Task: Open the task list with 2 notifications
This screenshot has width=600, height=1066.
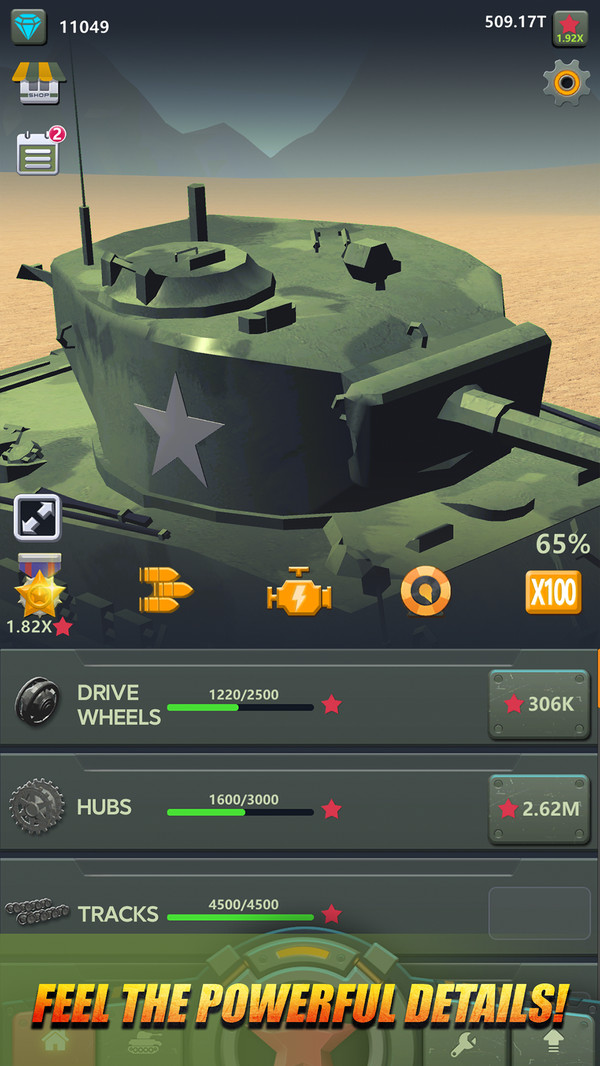Action: pyautogui.click(x=38, y=155)
